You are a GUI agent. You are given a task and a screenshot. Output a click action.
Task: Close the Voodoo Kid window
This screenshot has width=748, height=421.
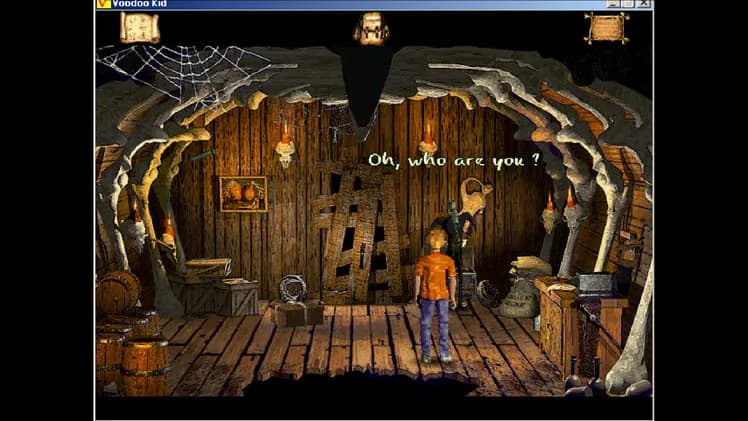pyautogui.click(x=645, y=4)
